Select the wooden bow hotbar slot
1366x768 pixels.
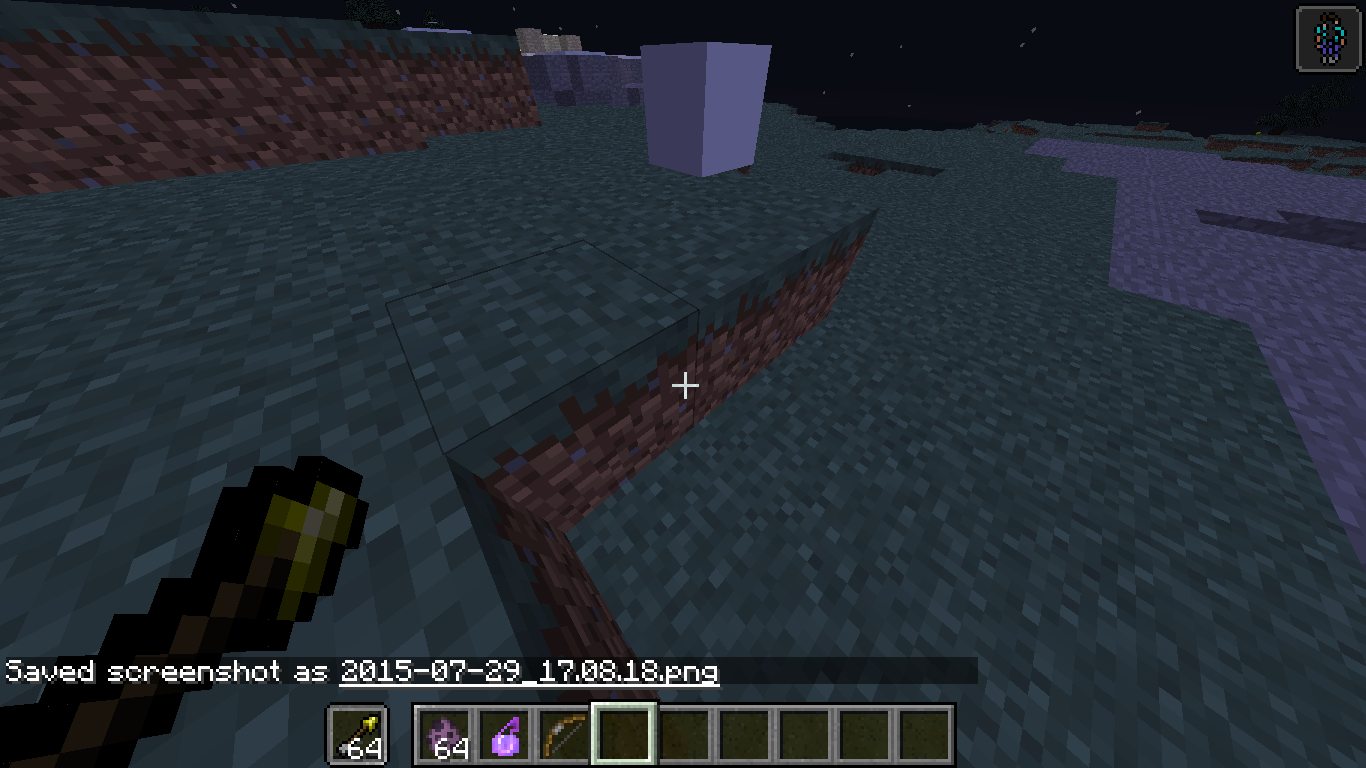pyautogui.click(x=564, y=735)
